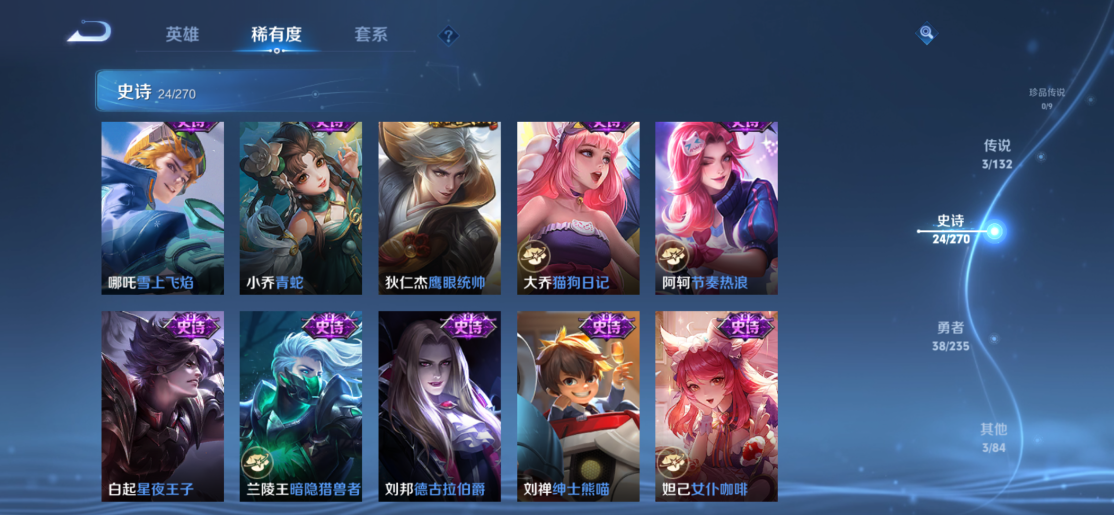The image size is (1114, 515).
Task: Select the 白起 星夜王子 skin card
Action: click(x=162, y=406)
